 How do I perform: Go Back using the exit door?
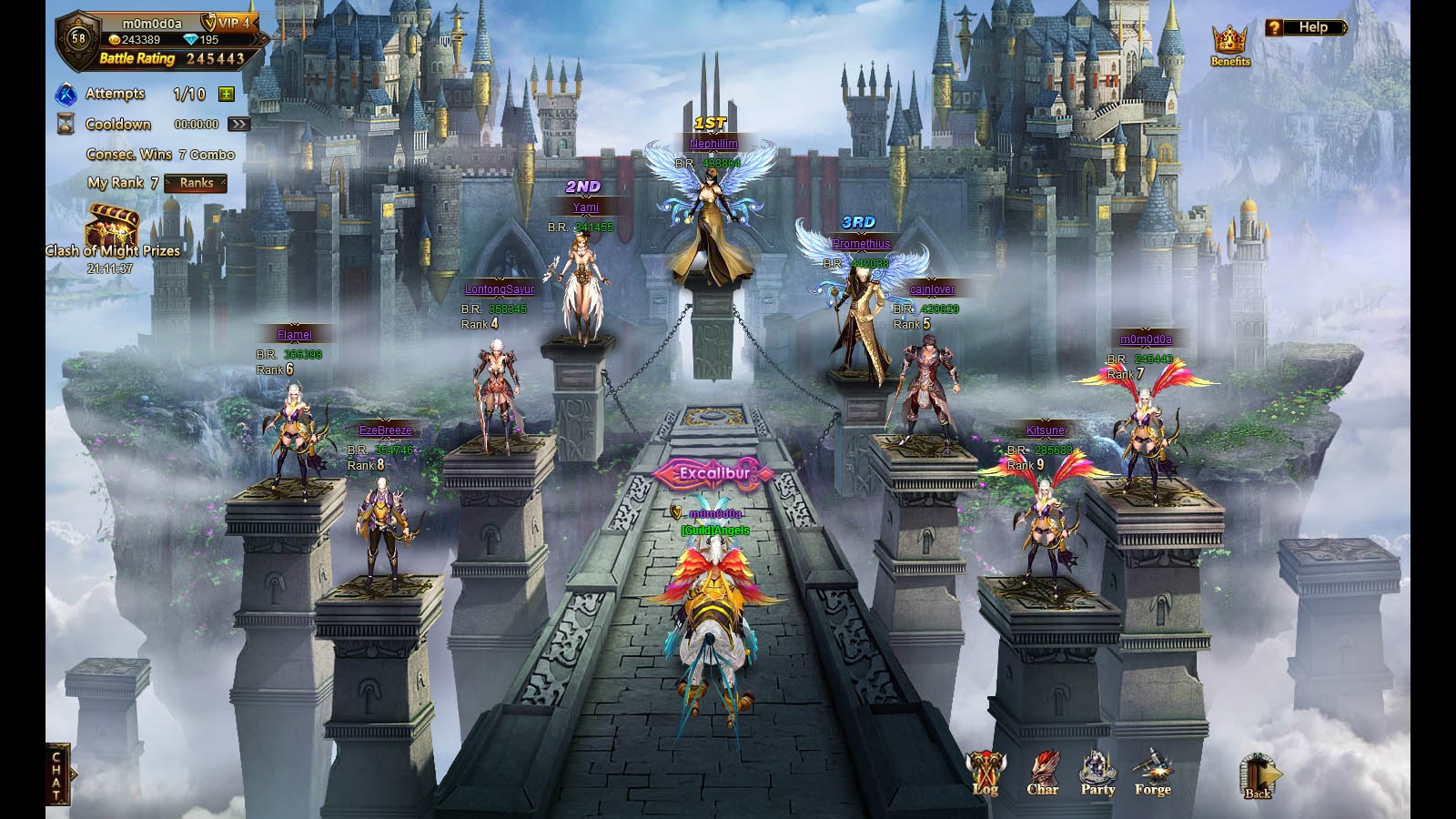point(1259,778)
